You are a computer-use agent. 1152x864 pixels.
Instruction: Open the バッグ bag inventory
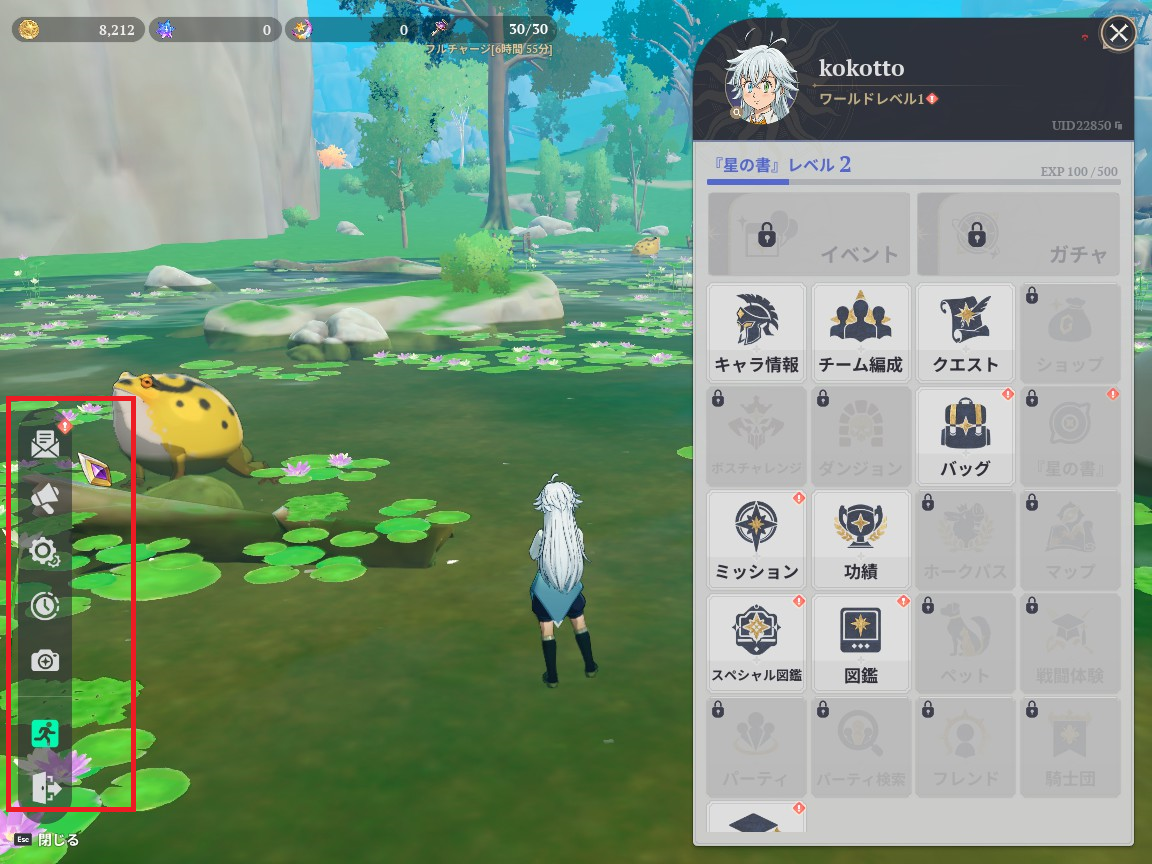965,437
